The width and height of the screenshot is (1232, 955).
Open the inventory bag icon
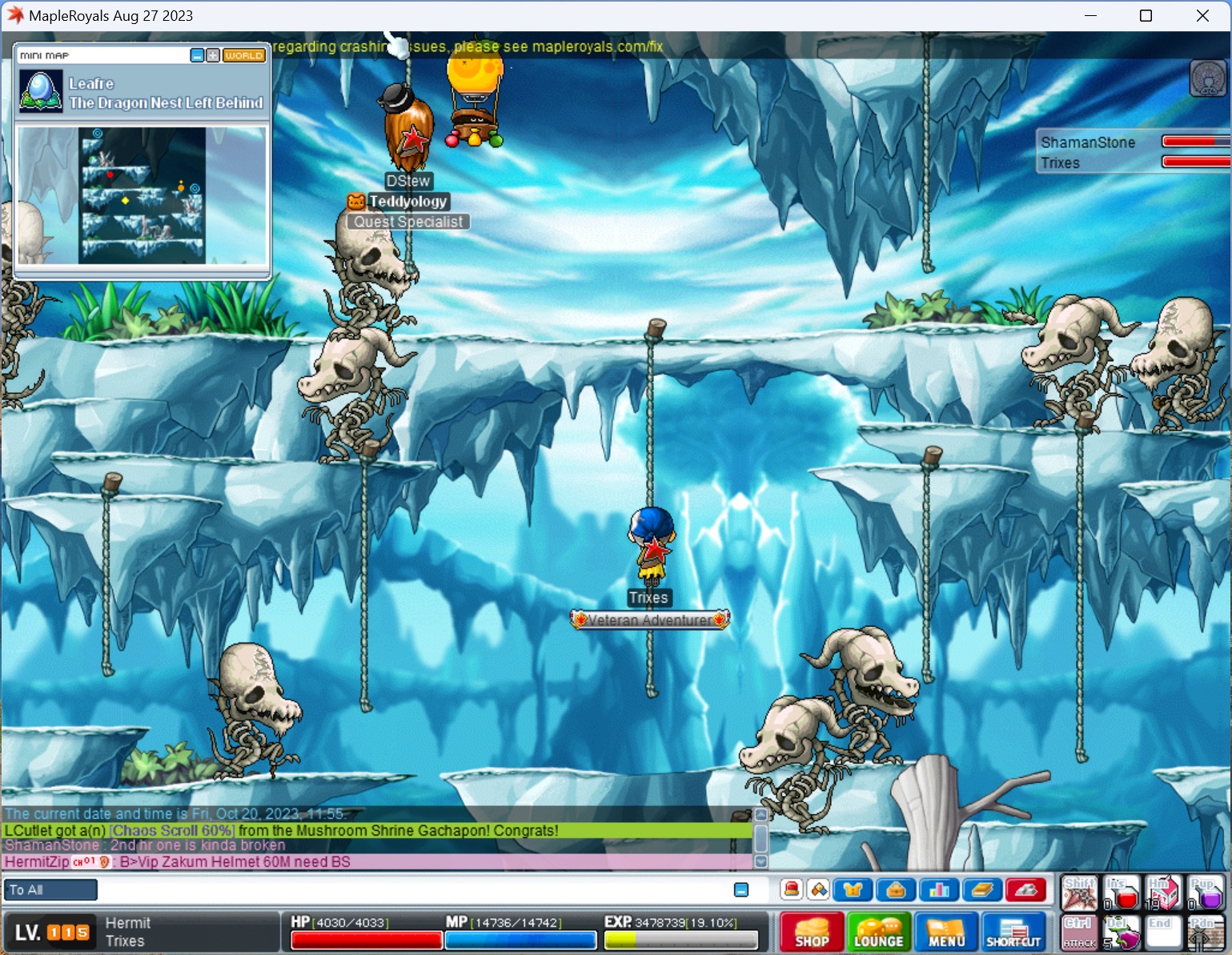(896, 889)
